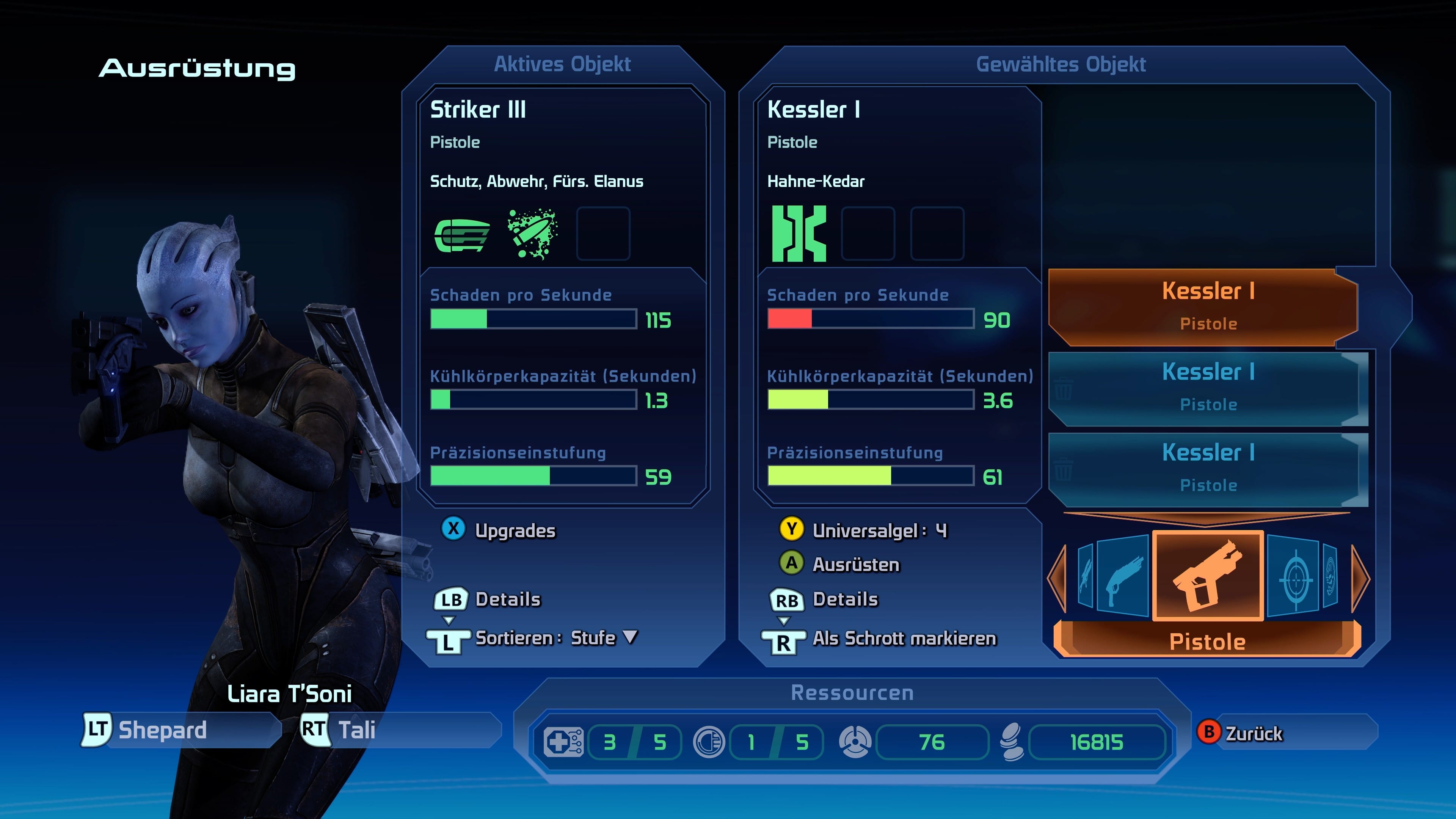This screenshot has height=819, width=1456.
Task: Mark the item via Als Schrott markieren
Action: (x=903, y=638)
